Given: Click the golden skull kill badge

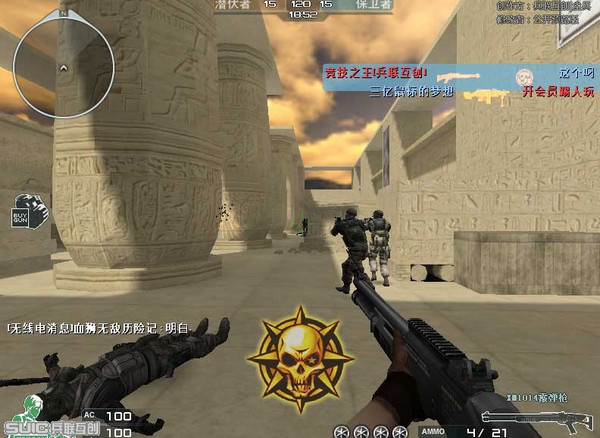Looking at the screenshot, I should (x=297, y=358).
